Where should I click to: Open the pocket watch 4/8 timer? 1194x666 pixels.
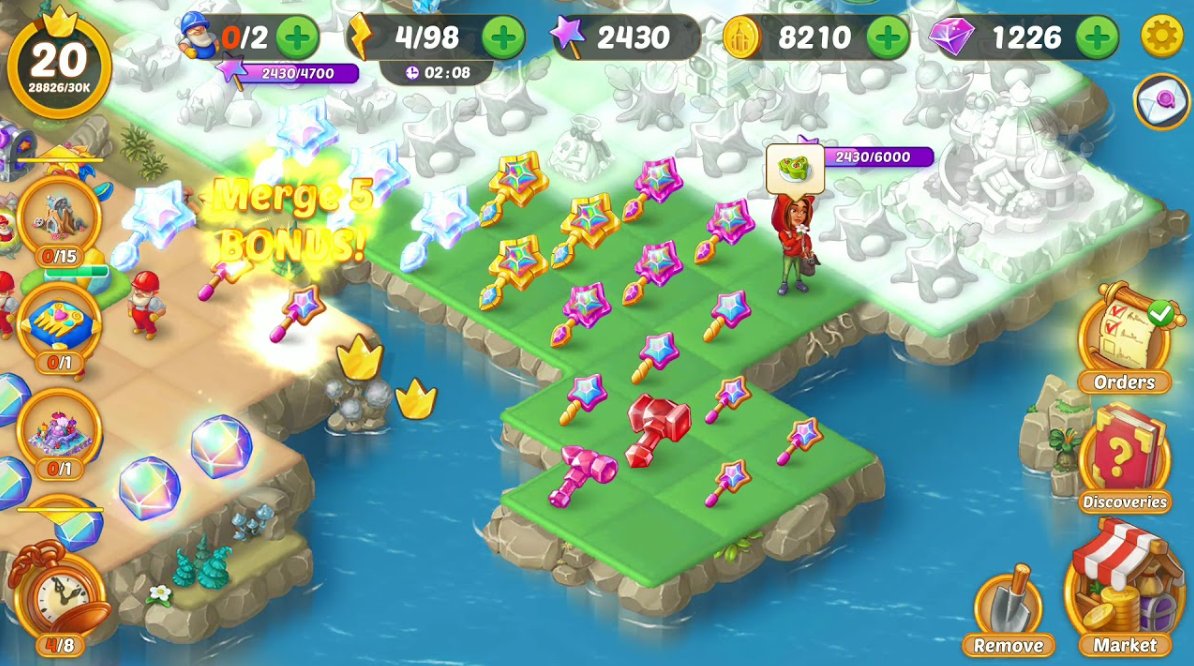(x=60, y=596)
